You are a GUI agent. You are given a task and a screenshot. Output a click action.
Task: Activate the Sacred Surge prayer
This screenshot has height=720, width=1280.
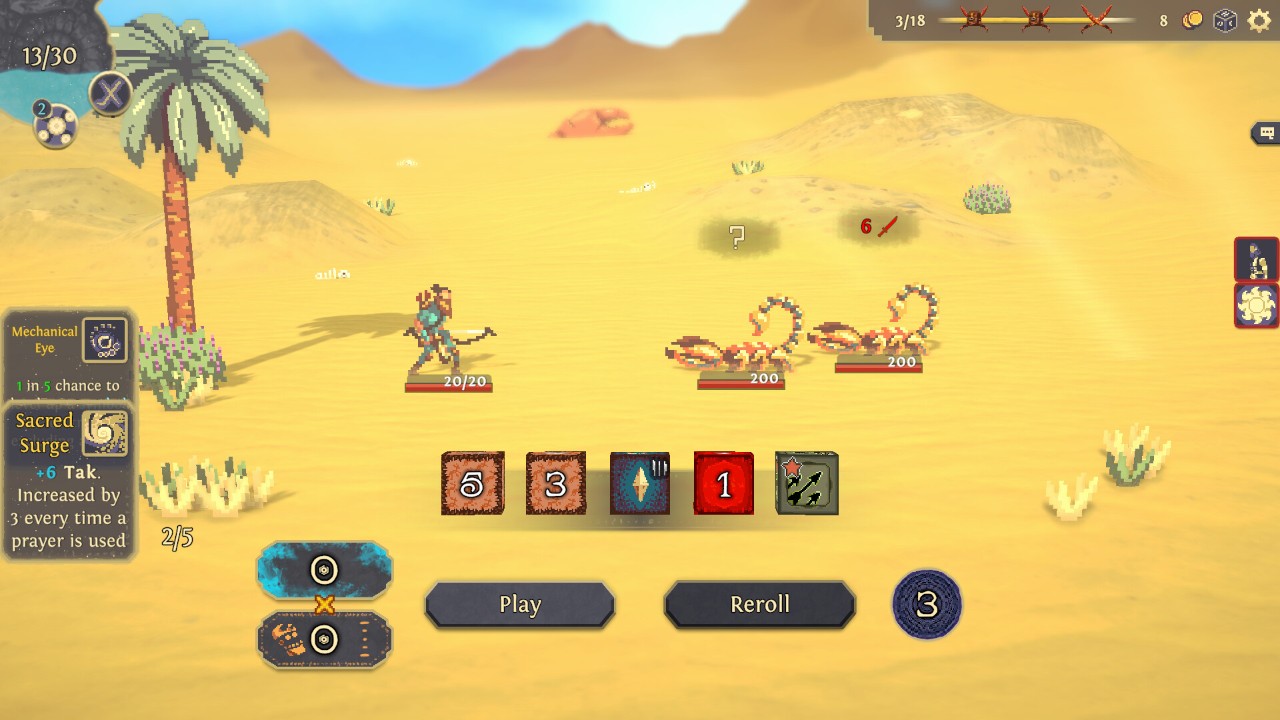pyautogui.click(x=104, y=433)
